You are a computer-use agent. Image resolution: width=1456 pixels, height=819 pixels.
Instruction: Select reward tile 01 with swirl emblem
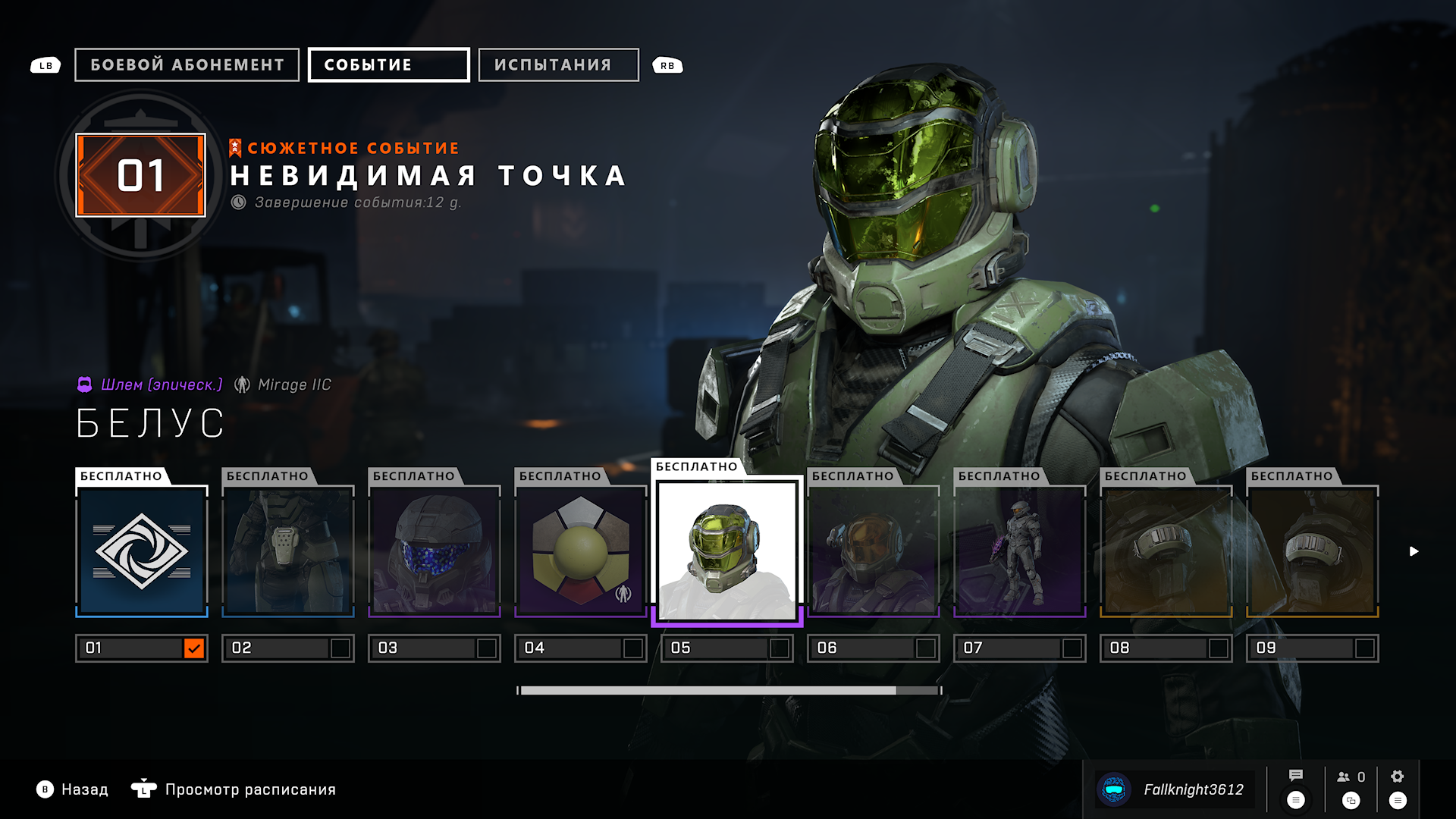[142, 551]
